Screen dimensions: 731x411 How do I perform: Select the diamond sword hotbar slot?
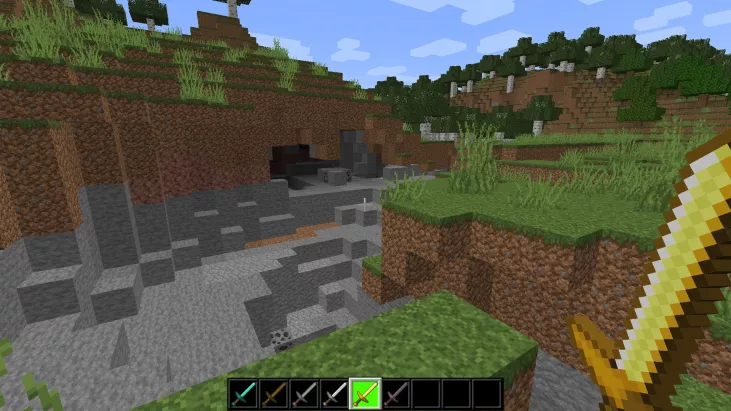click(x=243, y=394)
